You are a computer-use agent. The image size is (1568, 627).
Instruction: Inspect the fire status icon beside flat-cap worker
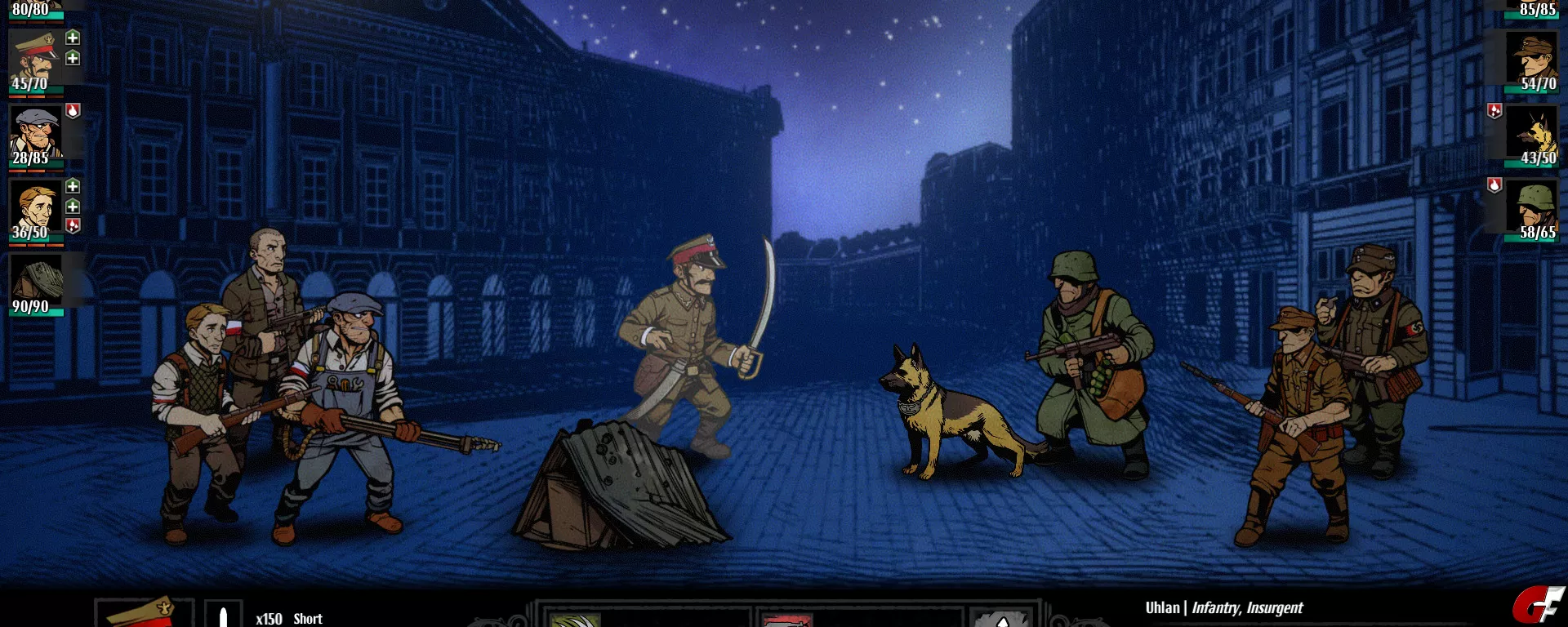click(x=73, y=111)
